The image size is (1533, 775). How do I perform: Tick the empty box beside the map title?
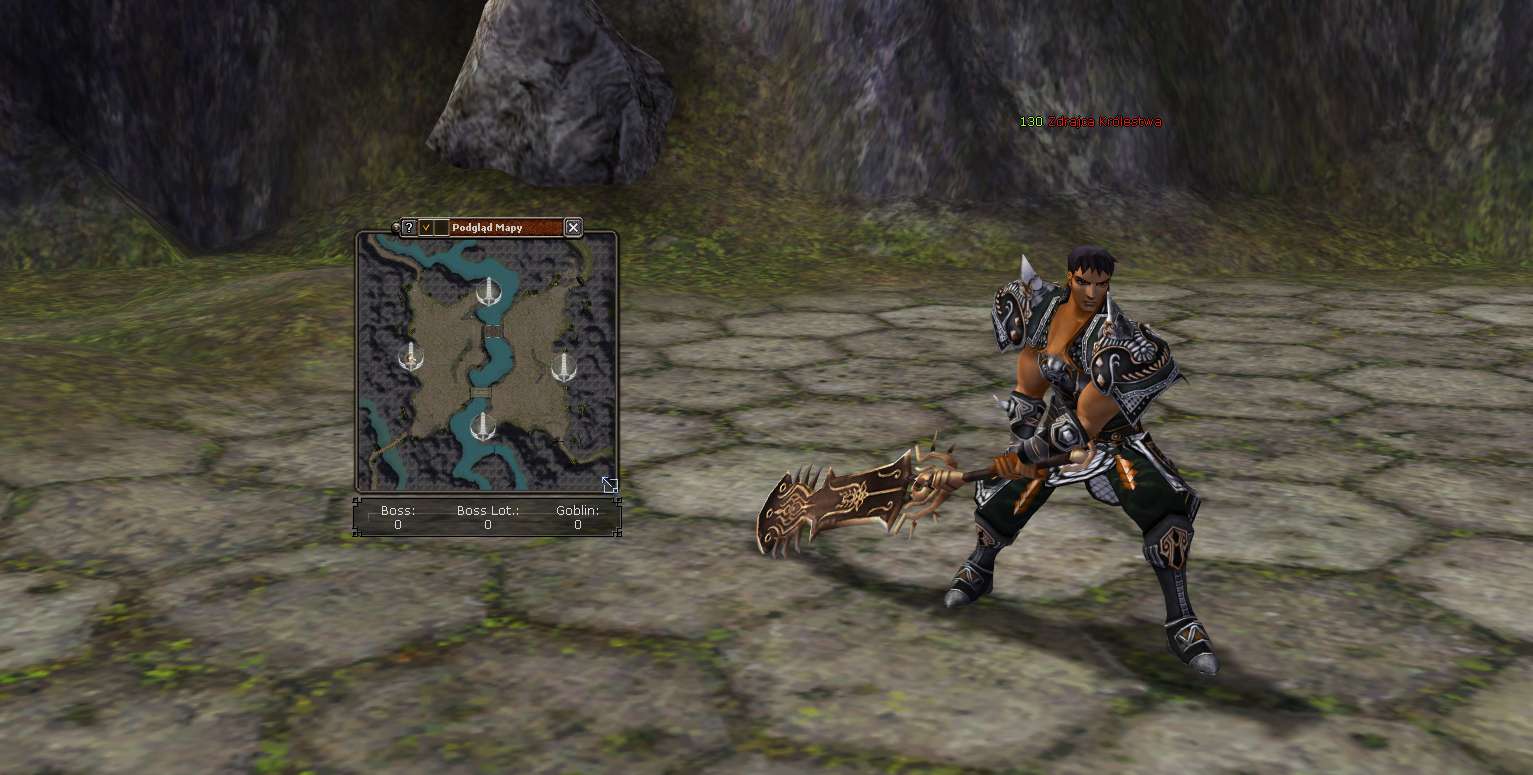click(441, 227)
